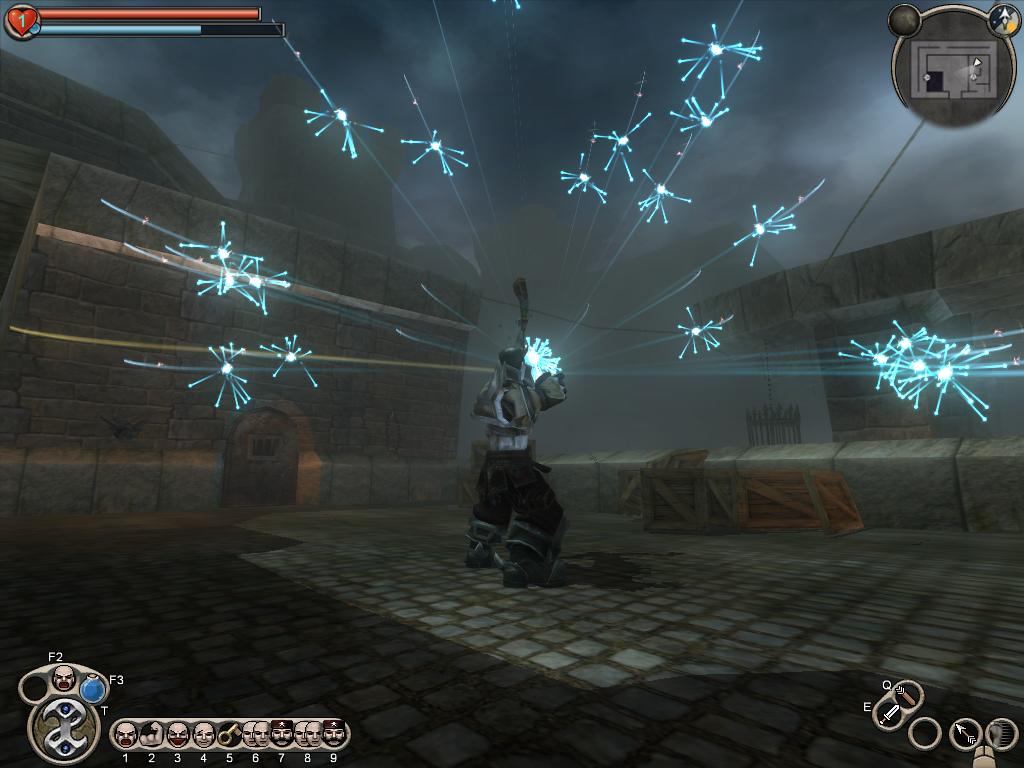
Task: Select the twin faces icon in slot 8
Action: [x=308, y=736]
